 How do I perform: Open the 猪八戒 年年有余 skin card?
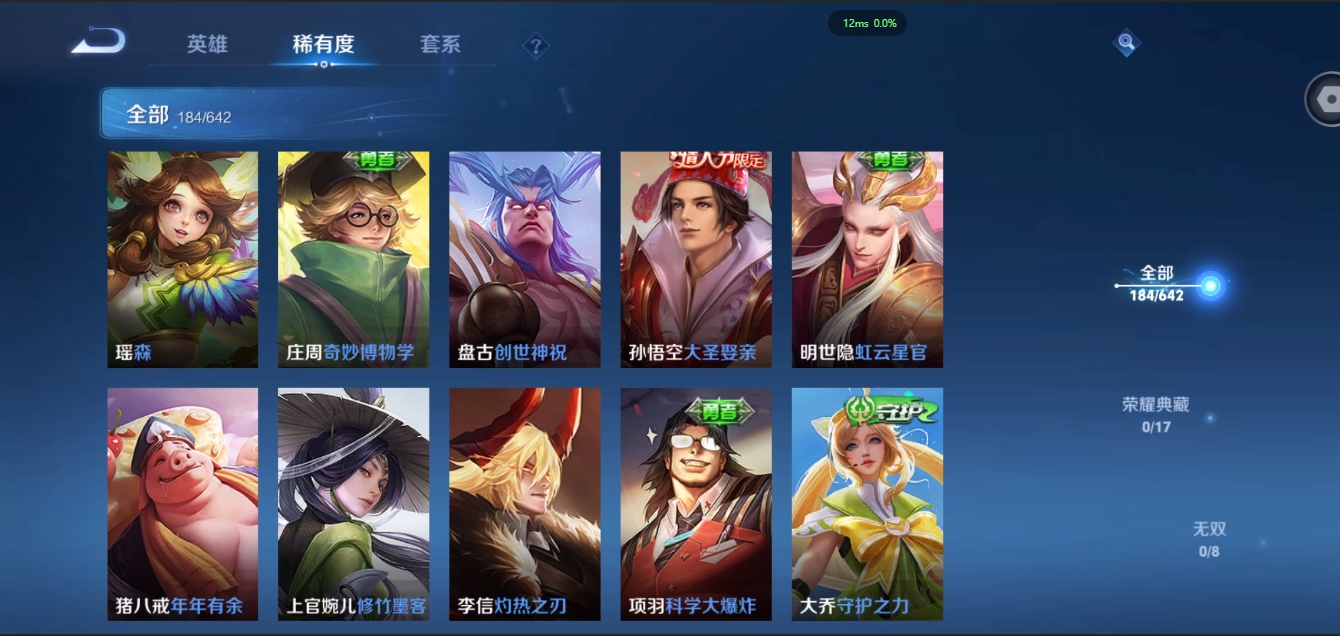(183, 504)
